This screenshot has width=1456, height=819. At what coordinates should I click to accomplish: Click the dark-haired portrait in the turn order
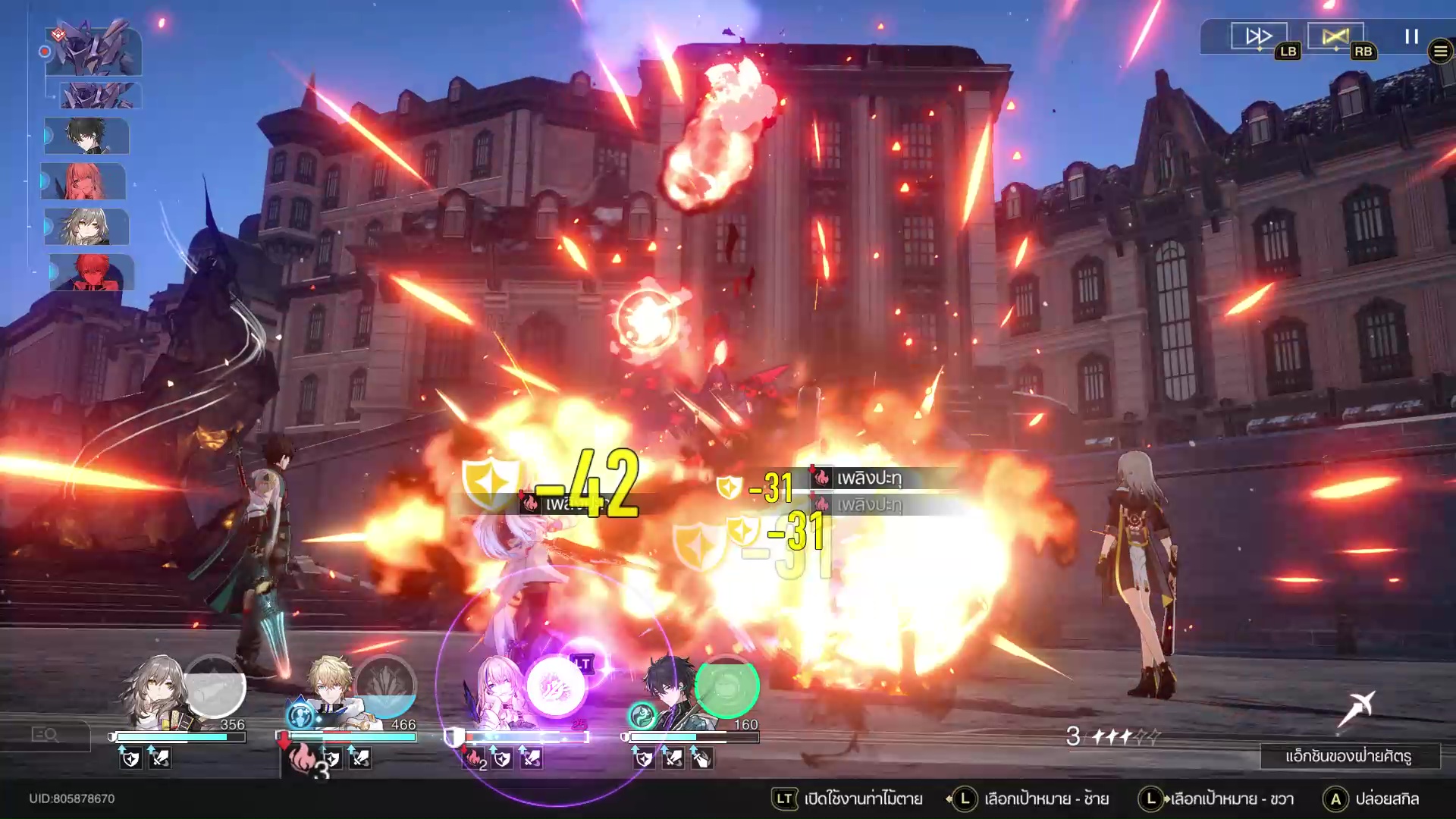(86, 136)
